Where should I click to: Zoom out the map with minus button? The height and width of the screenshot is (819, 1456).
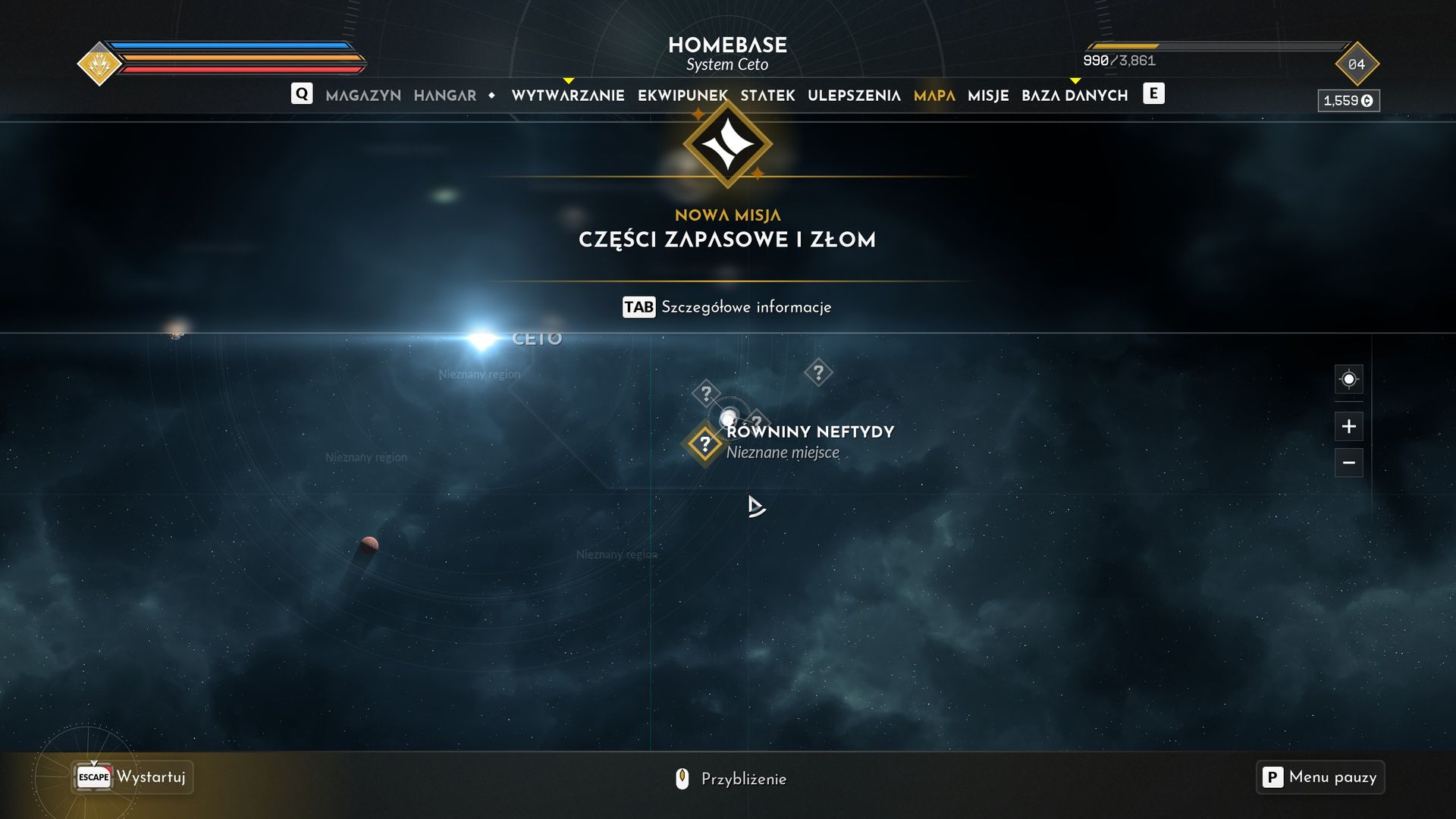[1348, 463]
